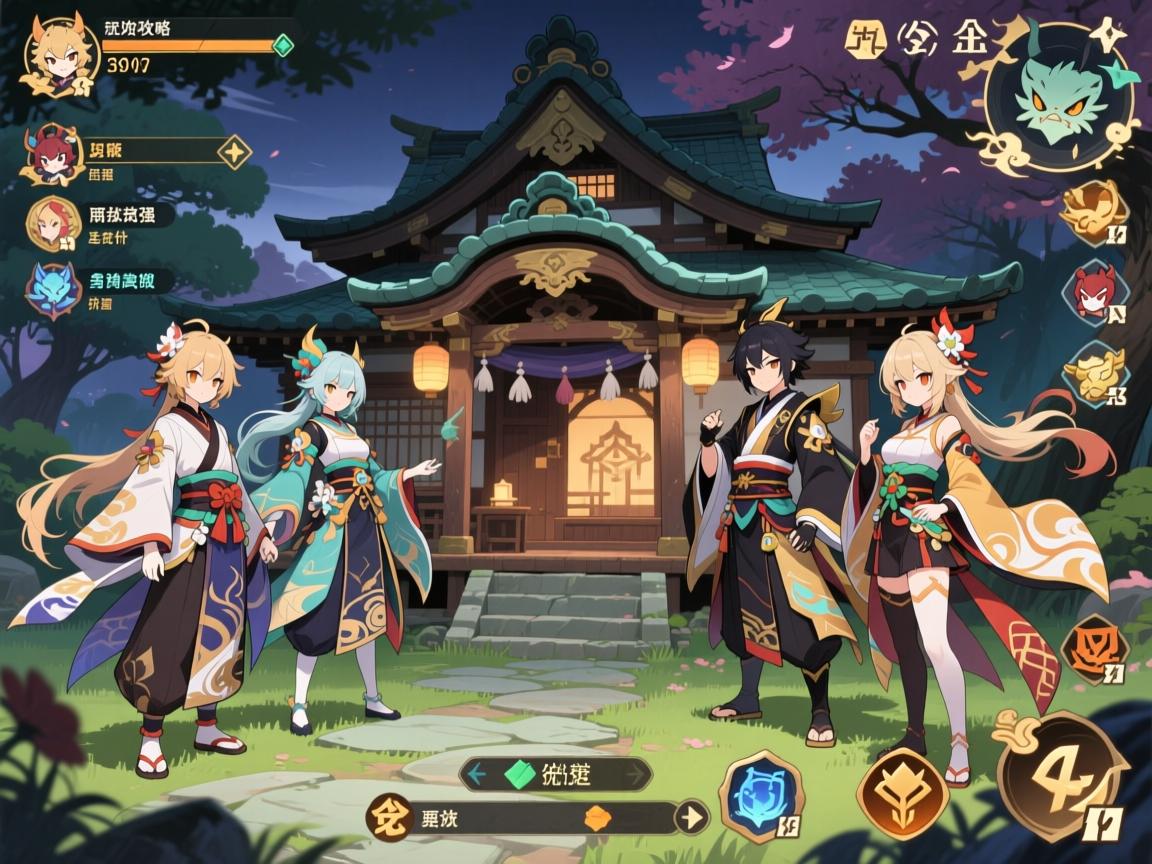Click the white four-point star by mask portrait
Screen dimensions: 1152x864
[1110, 37]
